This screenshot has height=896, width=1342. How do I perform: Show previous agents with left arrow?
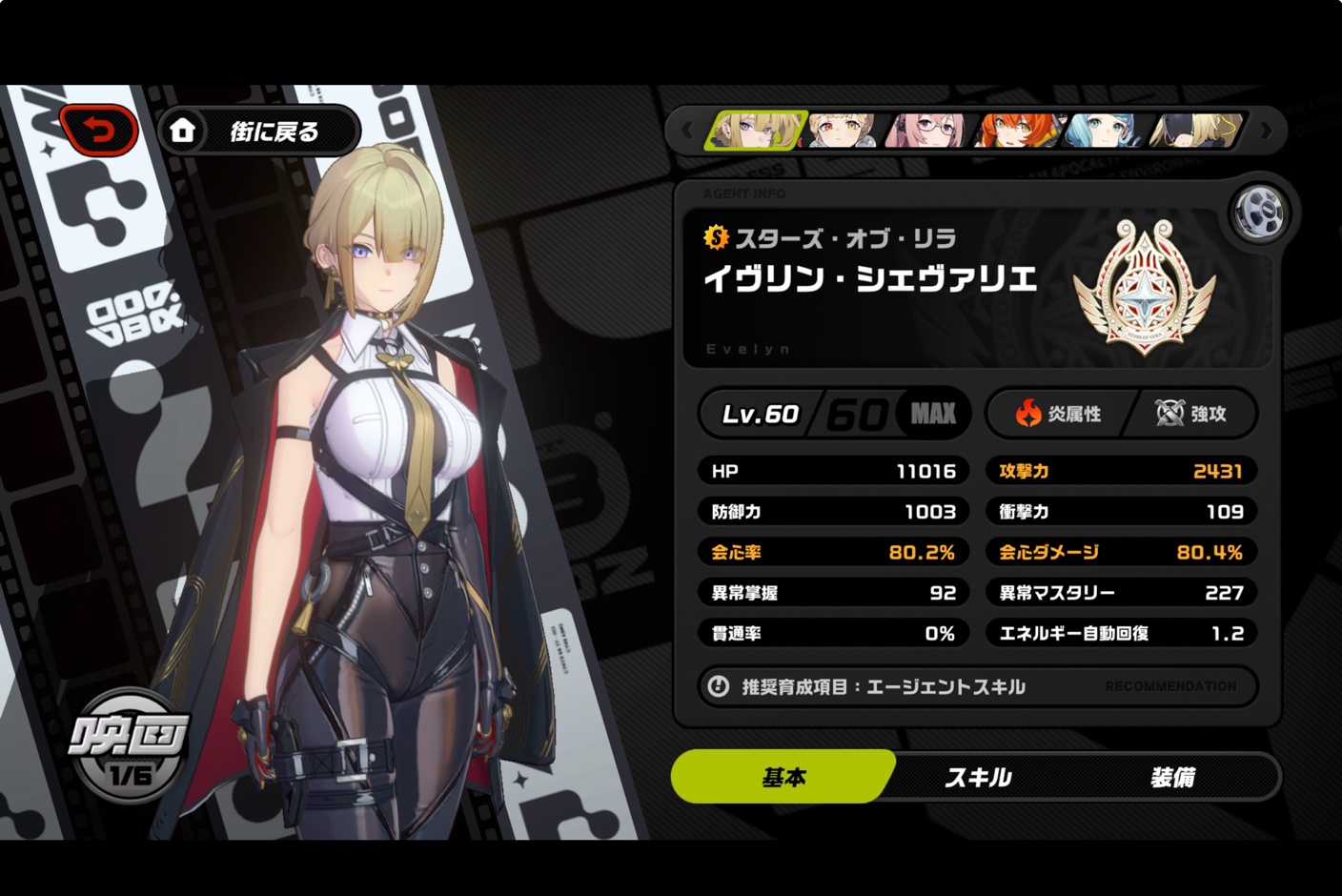pos(686,131)
